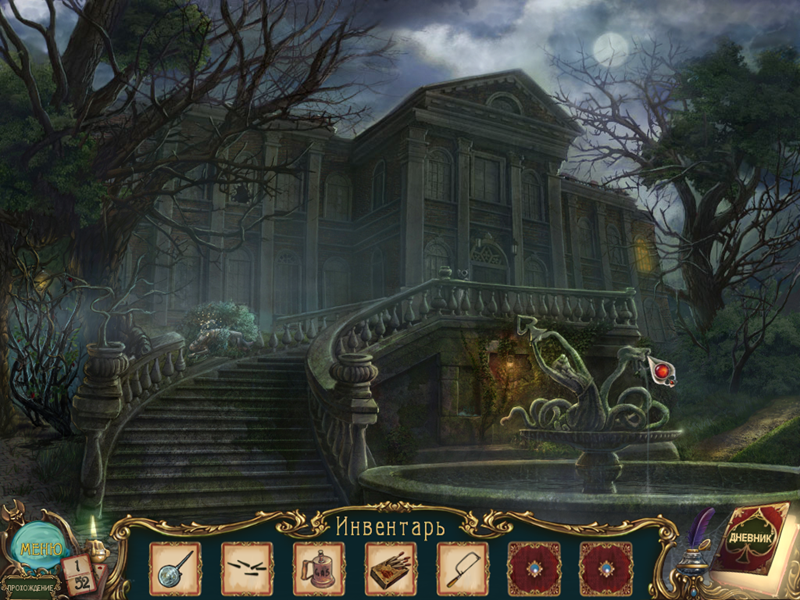Image resolution: width=800 pixels, height=600 pixels.
Task: Select the magnifying glass inventory item
Action: click(175, 569)
